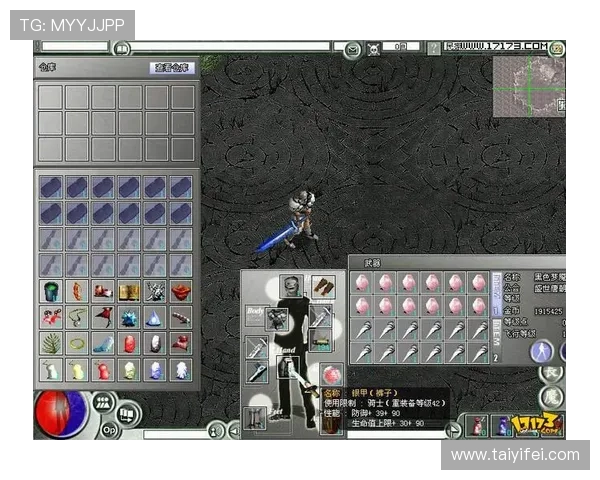Click the skull and crossbones PK icon

coord(373,47)
